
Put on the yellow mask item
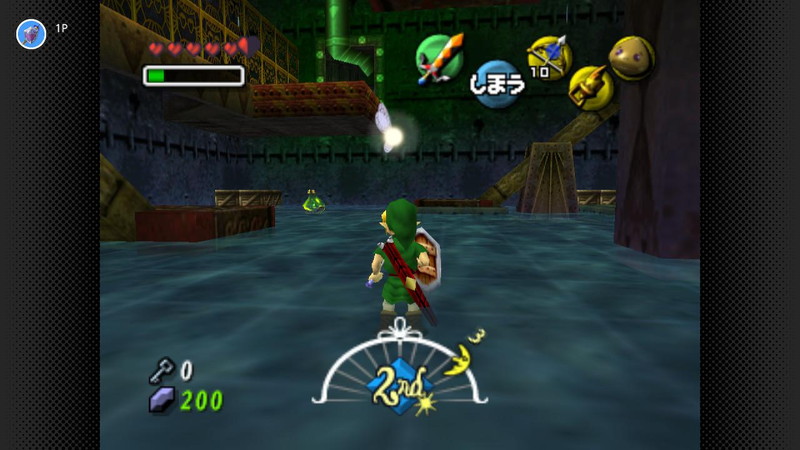point(631,57)
